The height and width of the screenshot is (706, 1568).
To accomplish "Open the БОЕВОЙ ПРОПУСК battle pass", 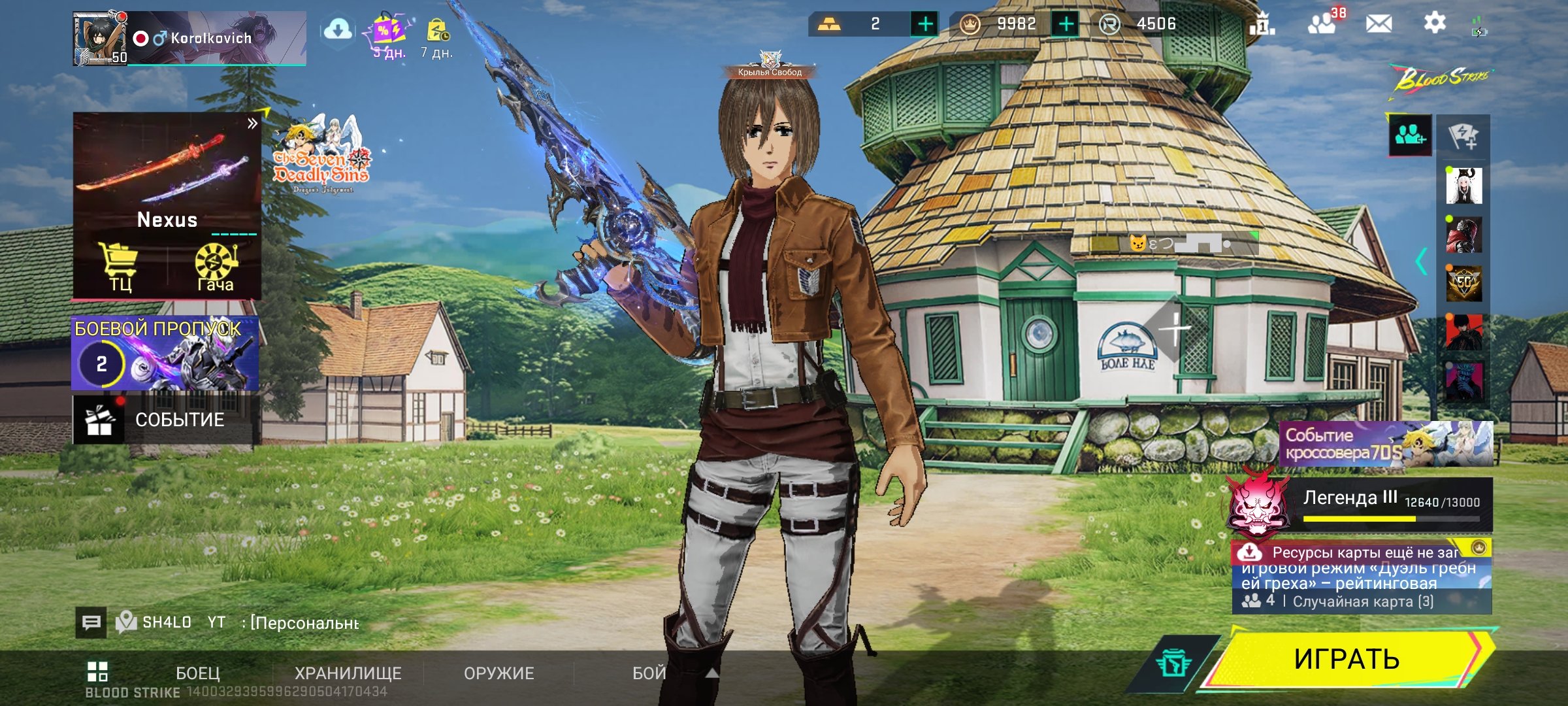I will pos(165,353).
